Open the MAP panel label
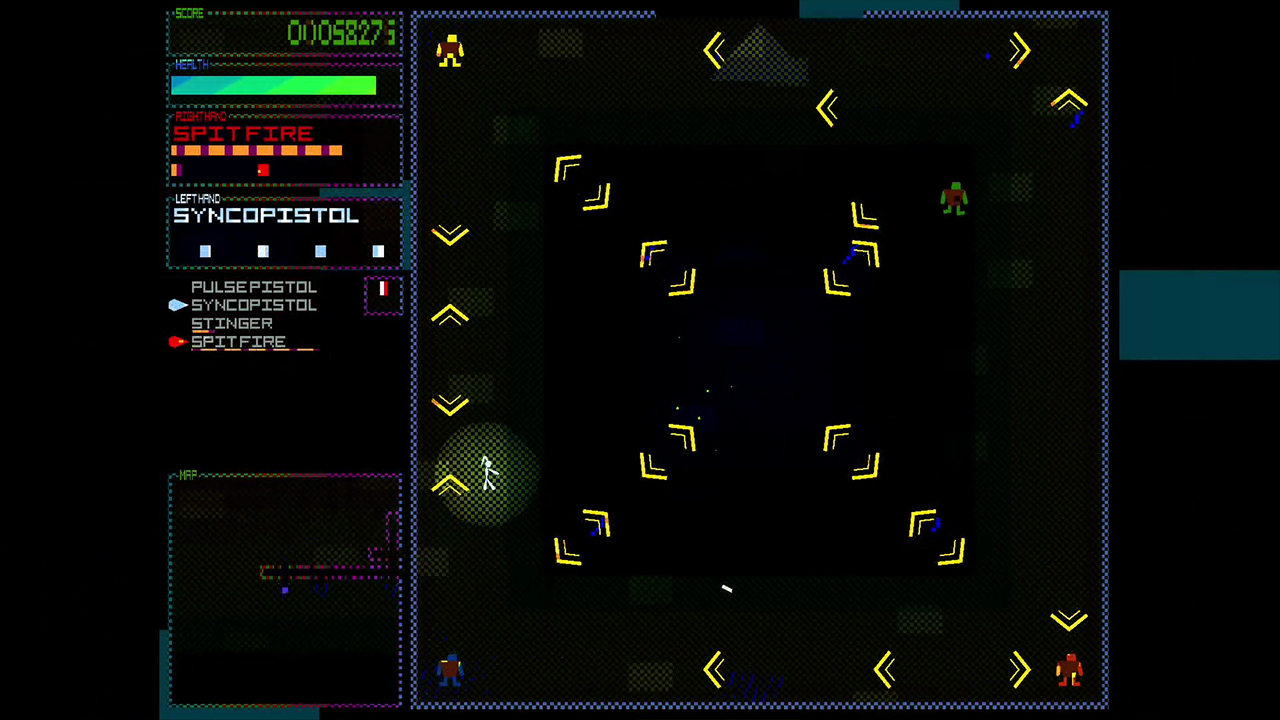The image size is (1280, 720). coord(187,475)
